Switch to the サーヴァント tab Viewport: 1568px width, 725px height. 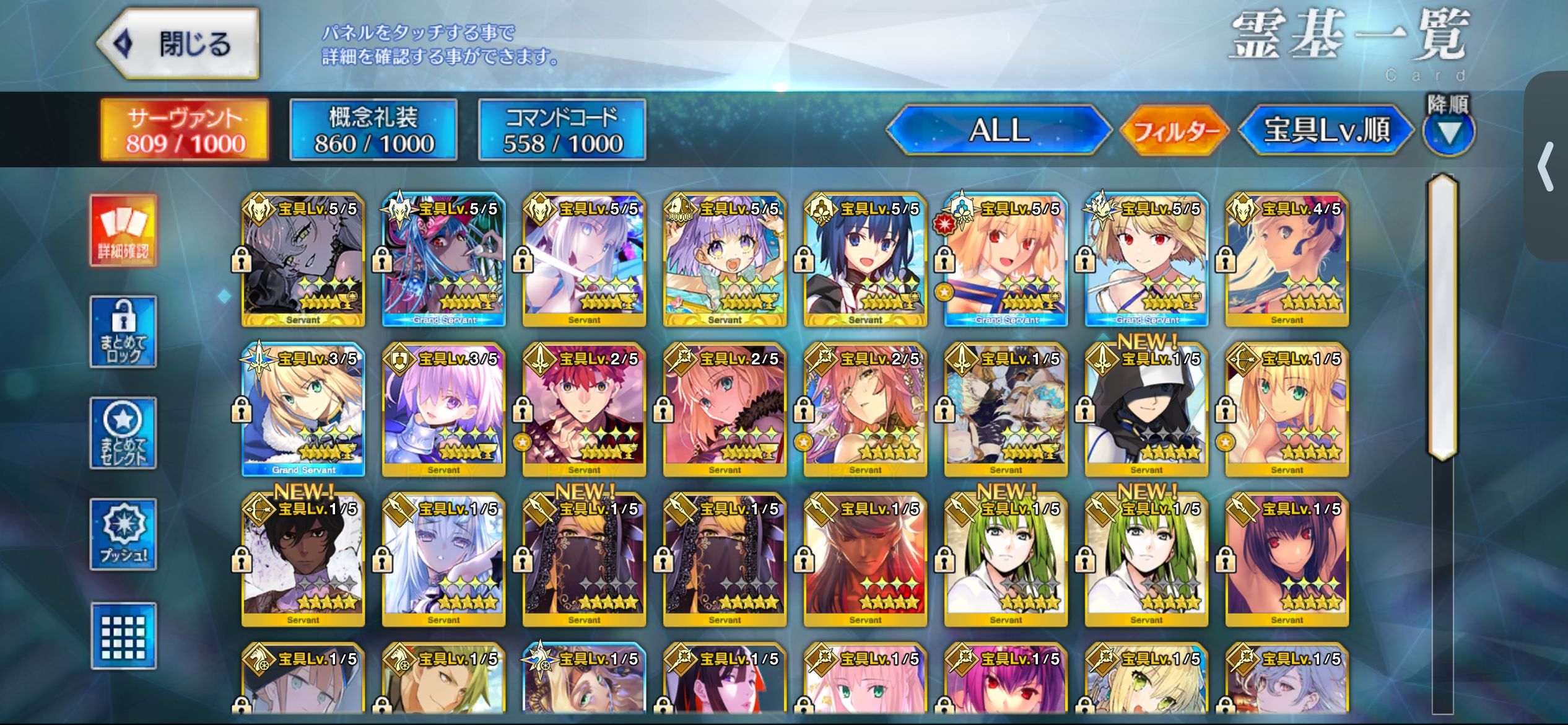tap(185, 130)
